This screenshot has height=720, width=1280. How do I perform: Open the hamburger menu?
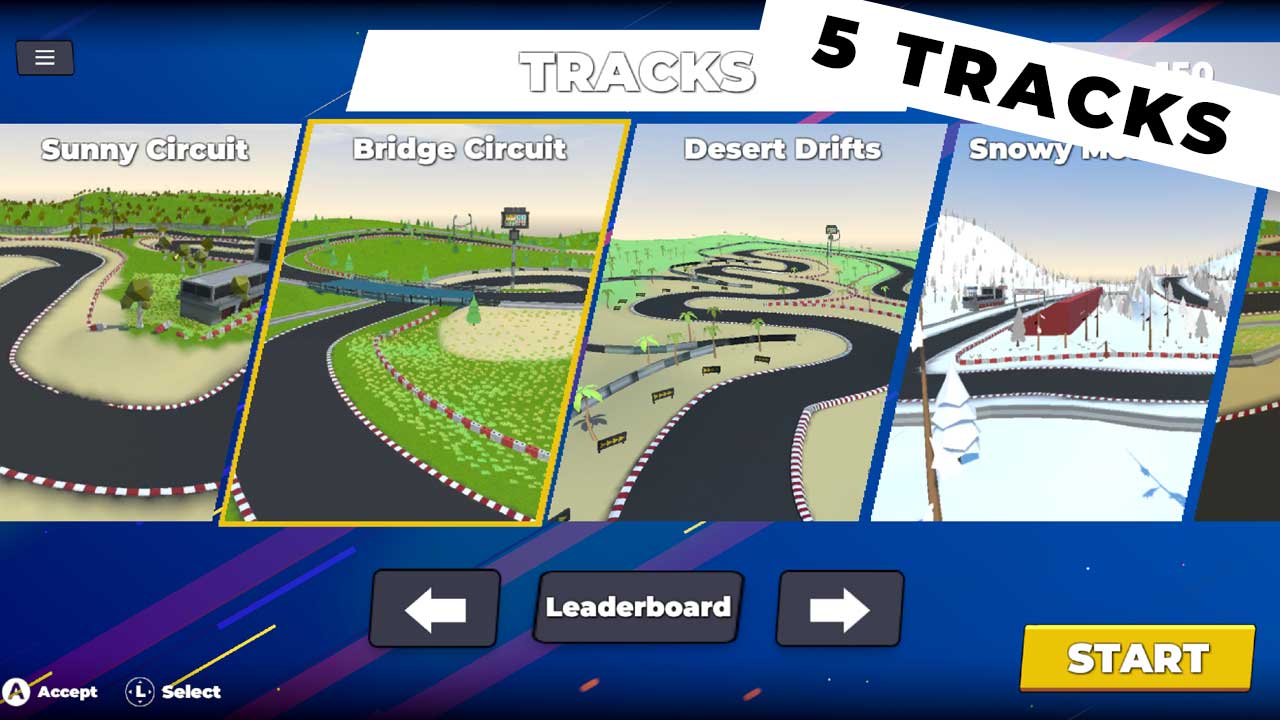tap(44, 57)
